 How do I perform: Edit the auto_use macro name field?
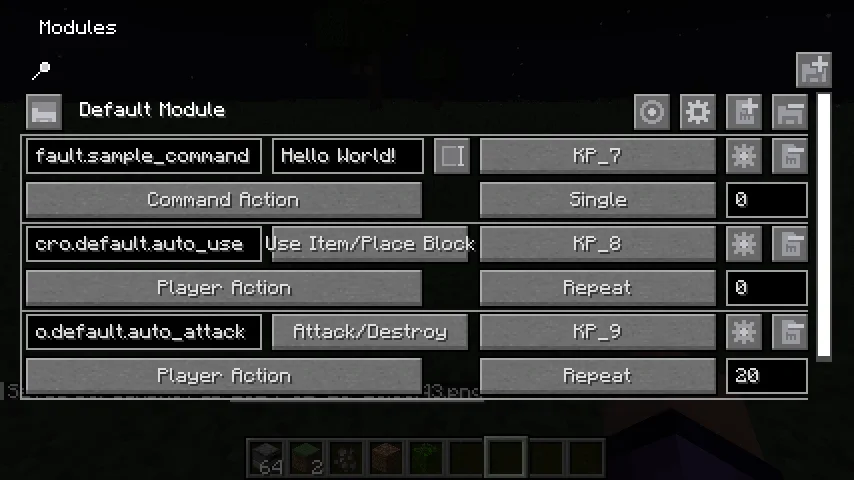pos(144,244)
